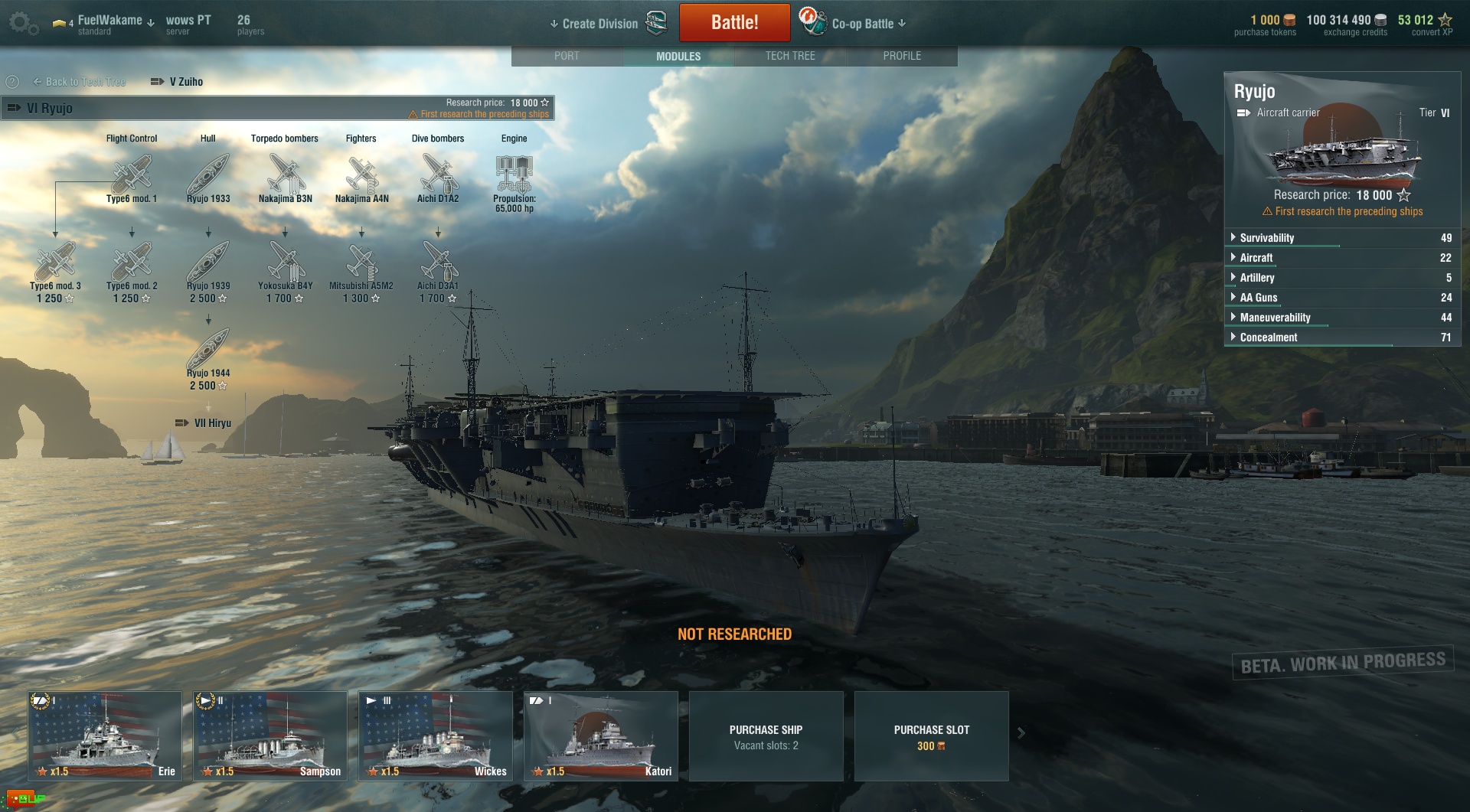Image resolution: width=1470 pixels, height=812 pixels.
Task: Select the Katori ship in carousel
Action: click(601, 735)
